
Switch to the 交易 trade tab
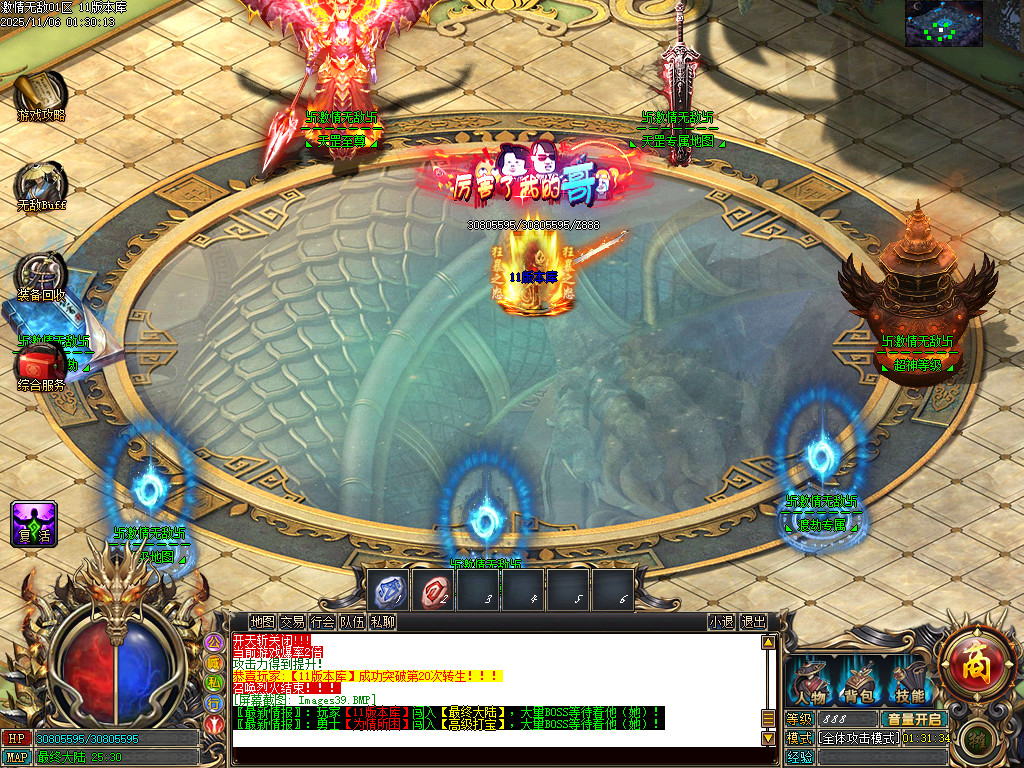click(x=292, y=622)
